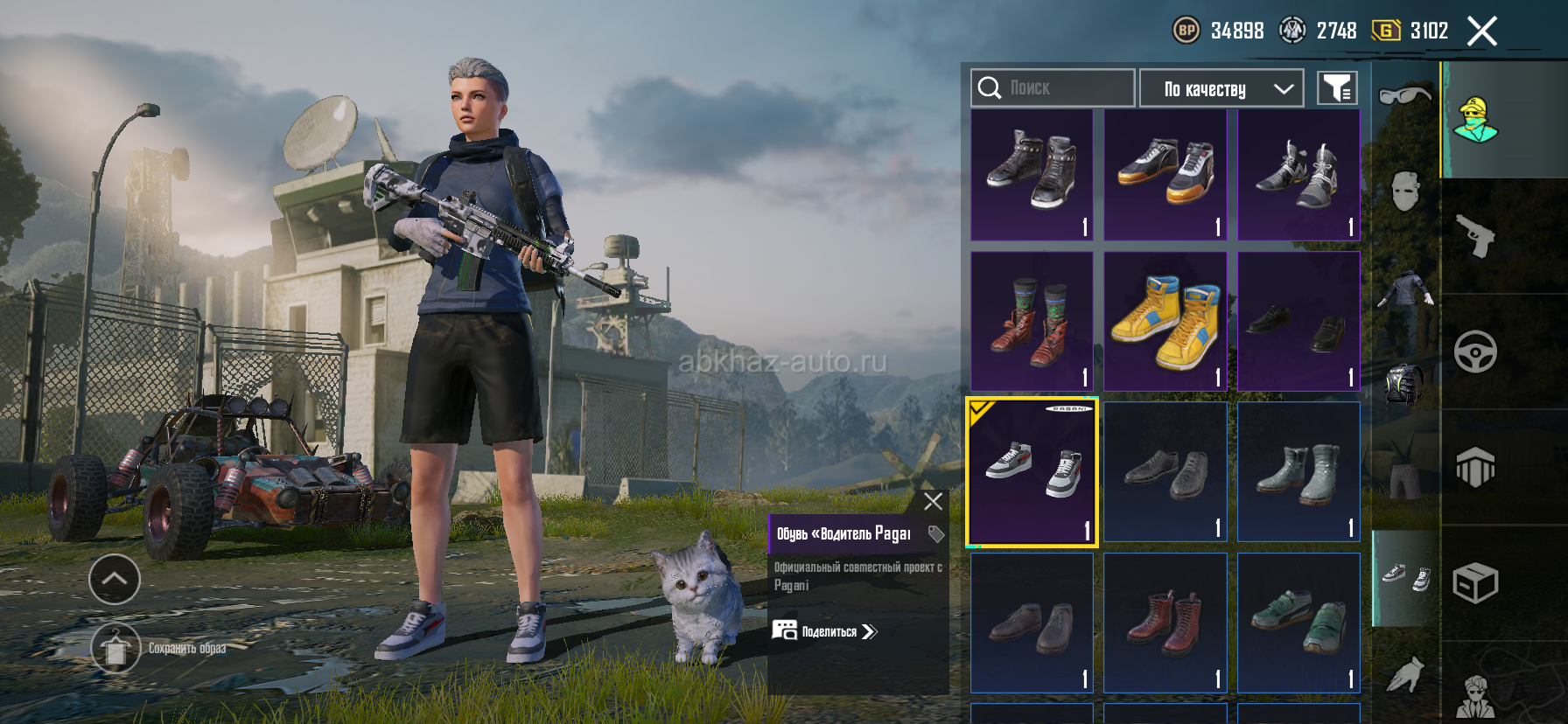Select the red lace-up boots slot
This screenshot has width=1568, height=724.
(x=1165, y=623)
